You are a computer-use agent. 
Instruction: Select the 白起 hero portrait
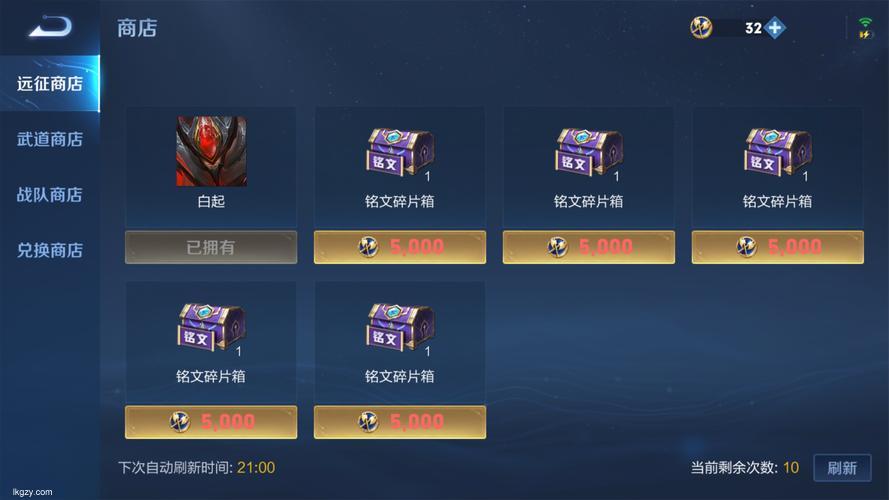[x=211, y=151]
